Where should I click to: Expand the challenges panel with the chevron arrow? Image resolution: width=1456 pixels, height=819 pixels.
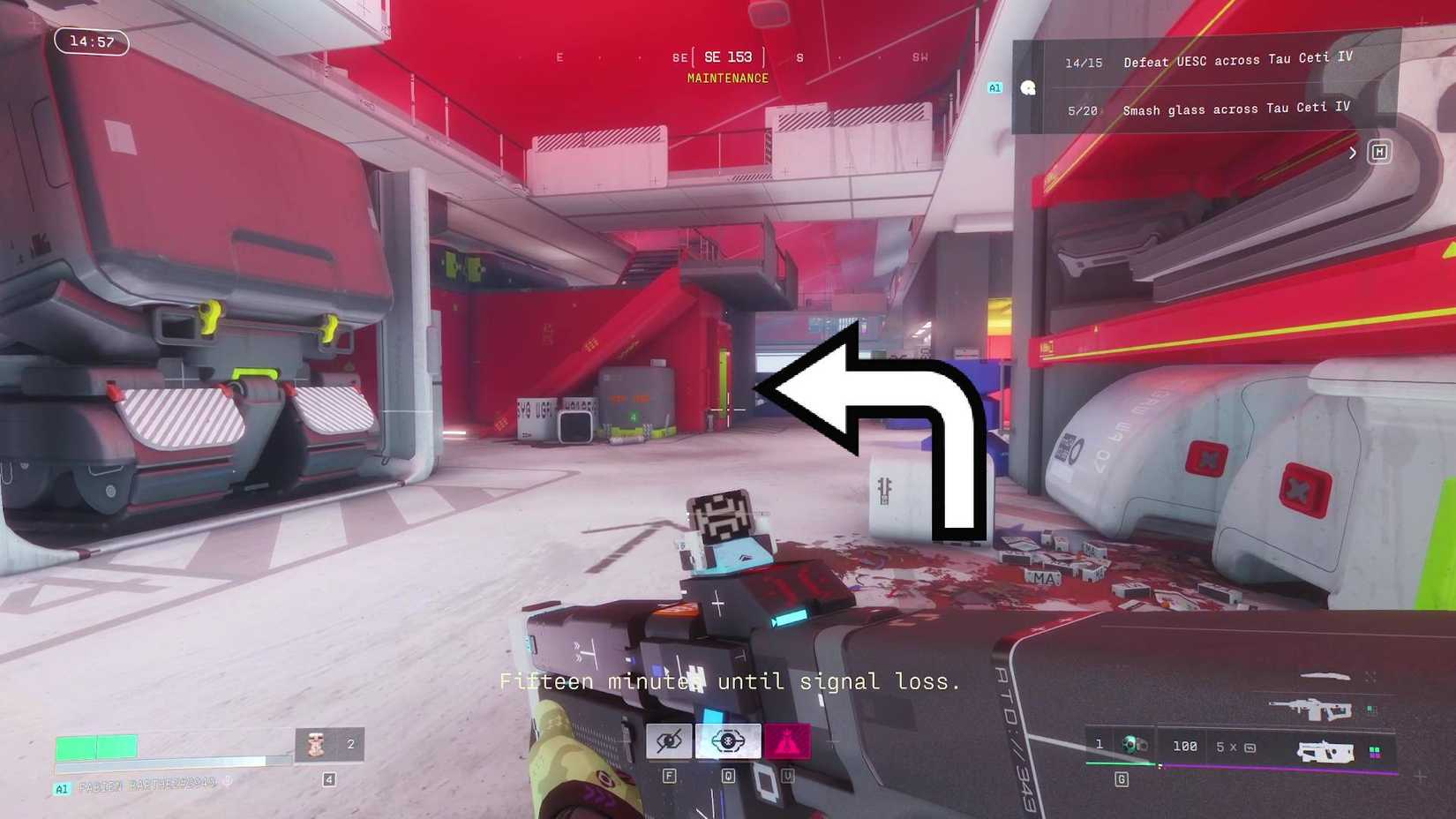tap(1353, 152)
